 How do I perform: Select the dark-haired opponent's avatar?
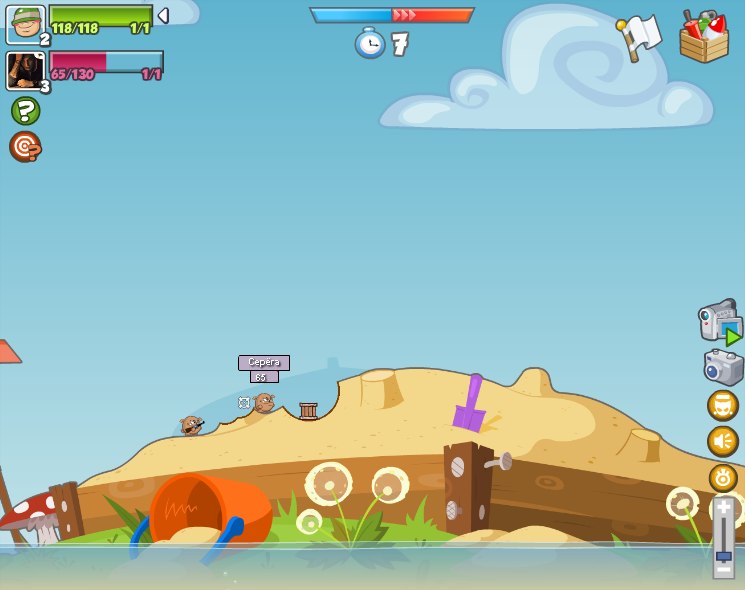coord(24,71)
